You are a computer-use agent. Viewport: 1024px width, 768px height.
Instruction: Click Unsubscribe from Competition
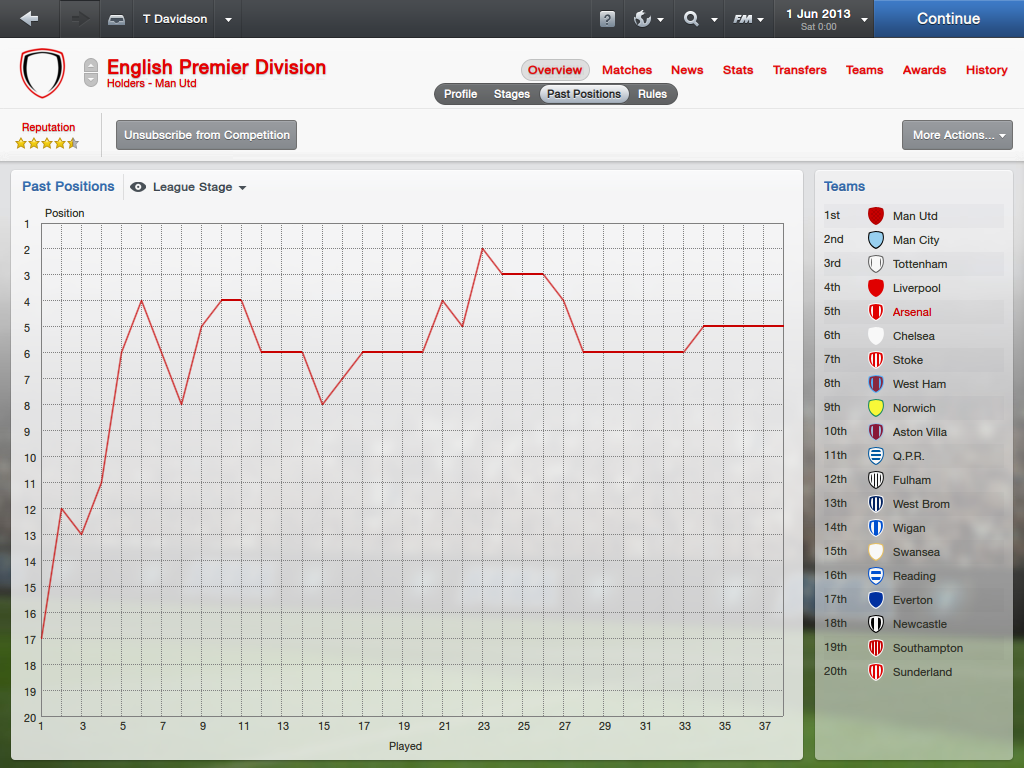(x=207, y=135)
